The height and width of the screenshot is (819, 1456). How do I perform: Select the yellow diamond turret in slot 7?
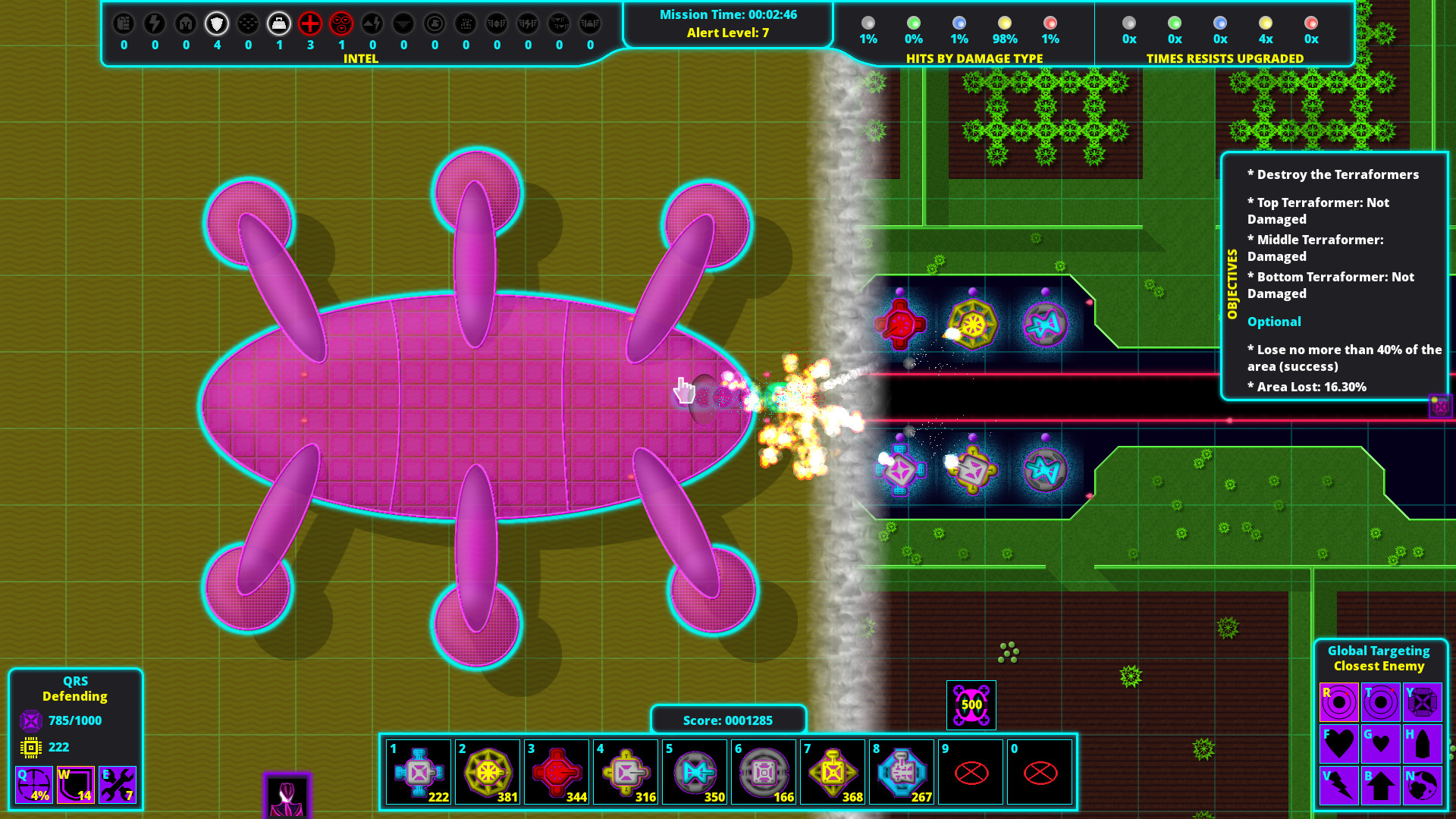click(833, 772)
